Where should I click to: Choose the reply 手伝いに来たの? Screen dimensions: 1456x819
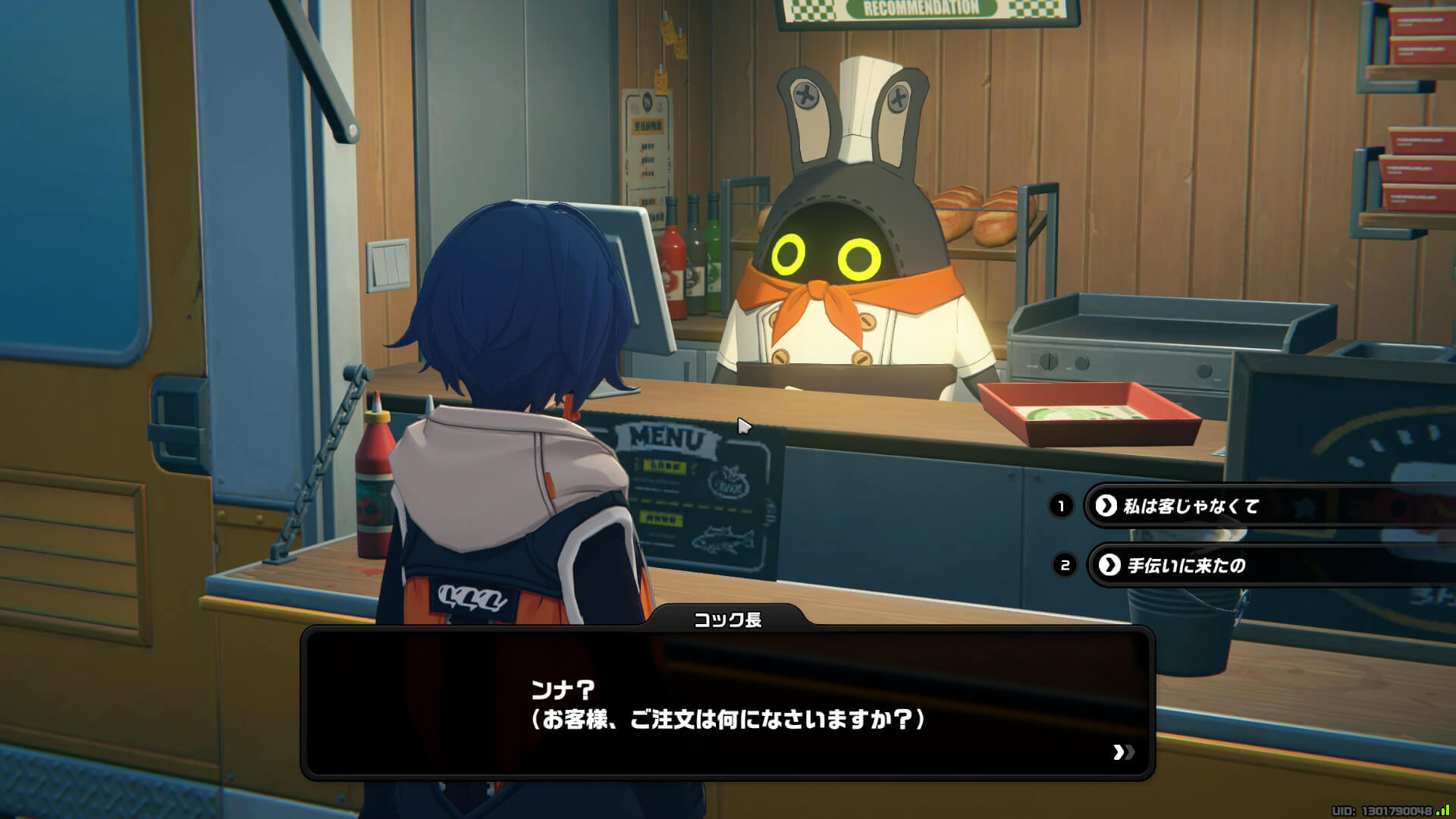point(1183,564)
